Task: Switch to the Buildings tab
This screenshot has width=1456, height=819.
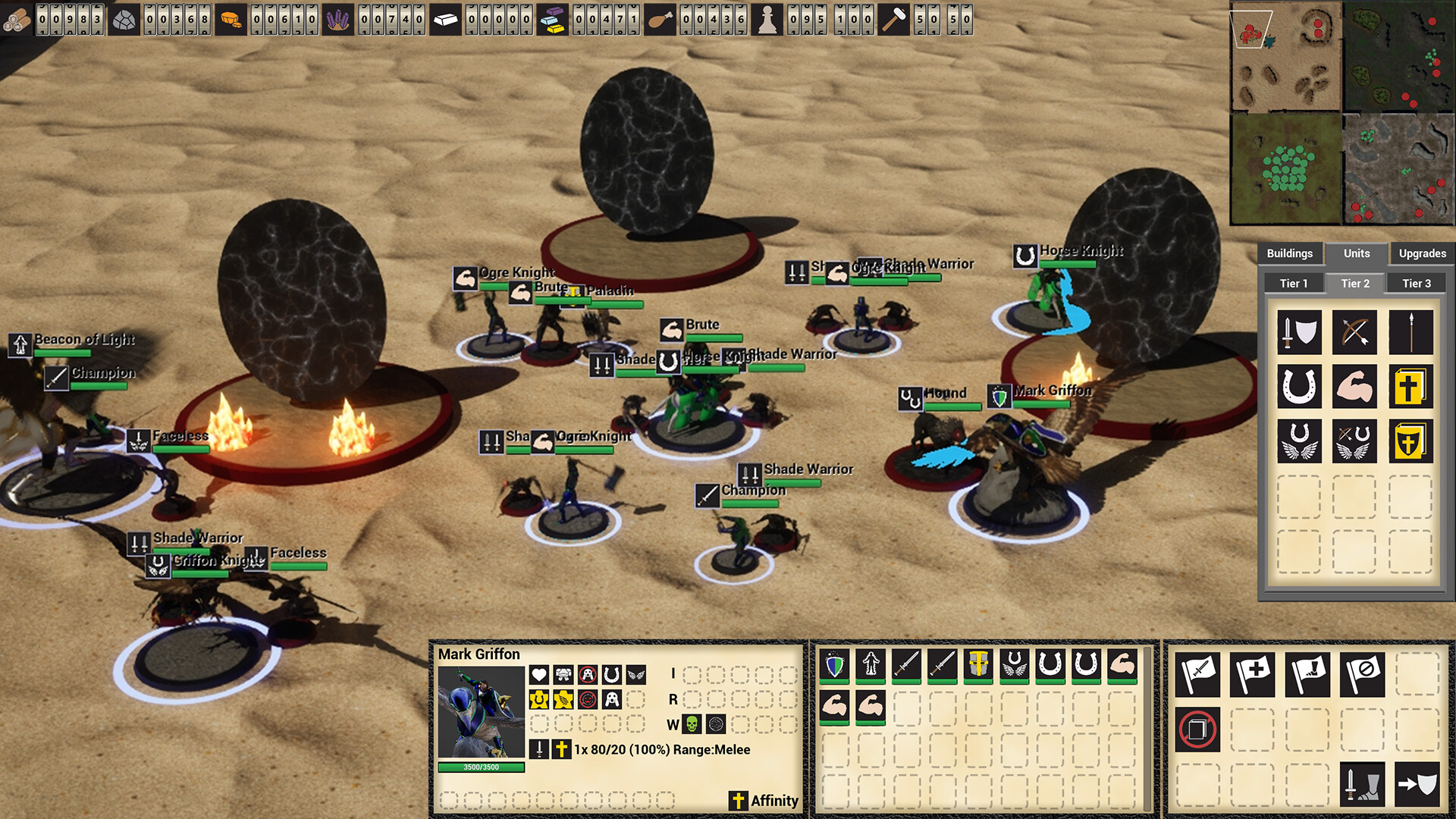Action: pos(1289,253)
